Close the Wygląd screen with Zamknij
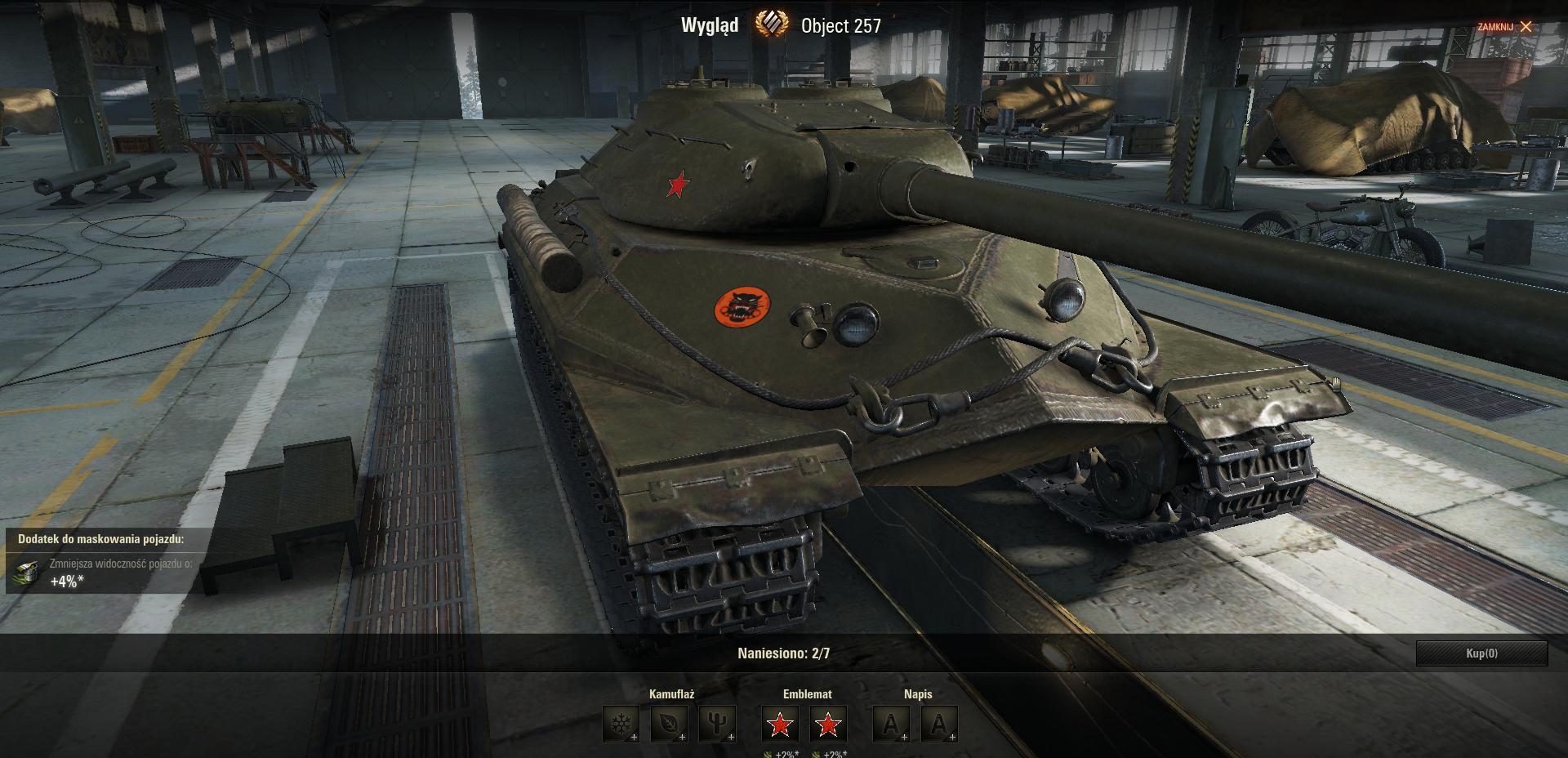The width and height of the screenshot is (1568, 758). pyautogui.click(x=1505, y=27)
